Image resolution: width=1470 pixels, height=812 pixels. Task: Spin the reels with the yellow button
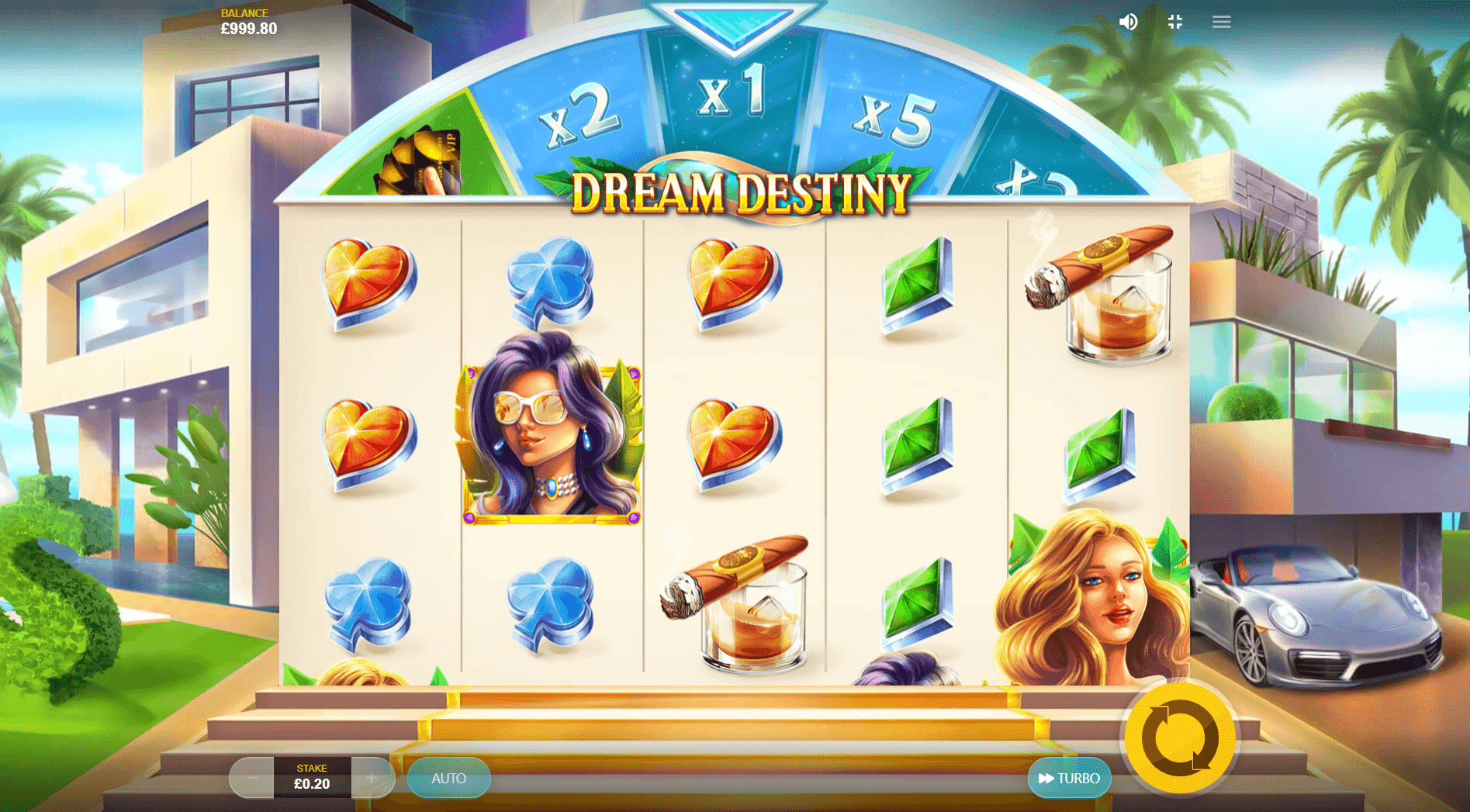[x=1179, y=738]
